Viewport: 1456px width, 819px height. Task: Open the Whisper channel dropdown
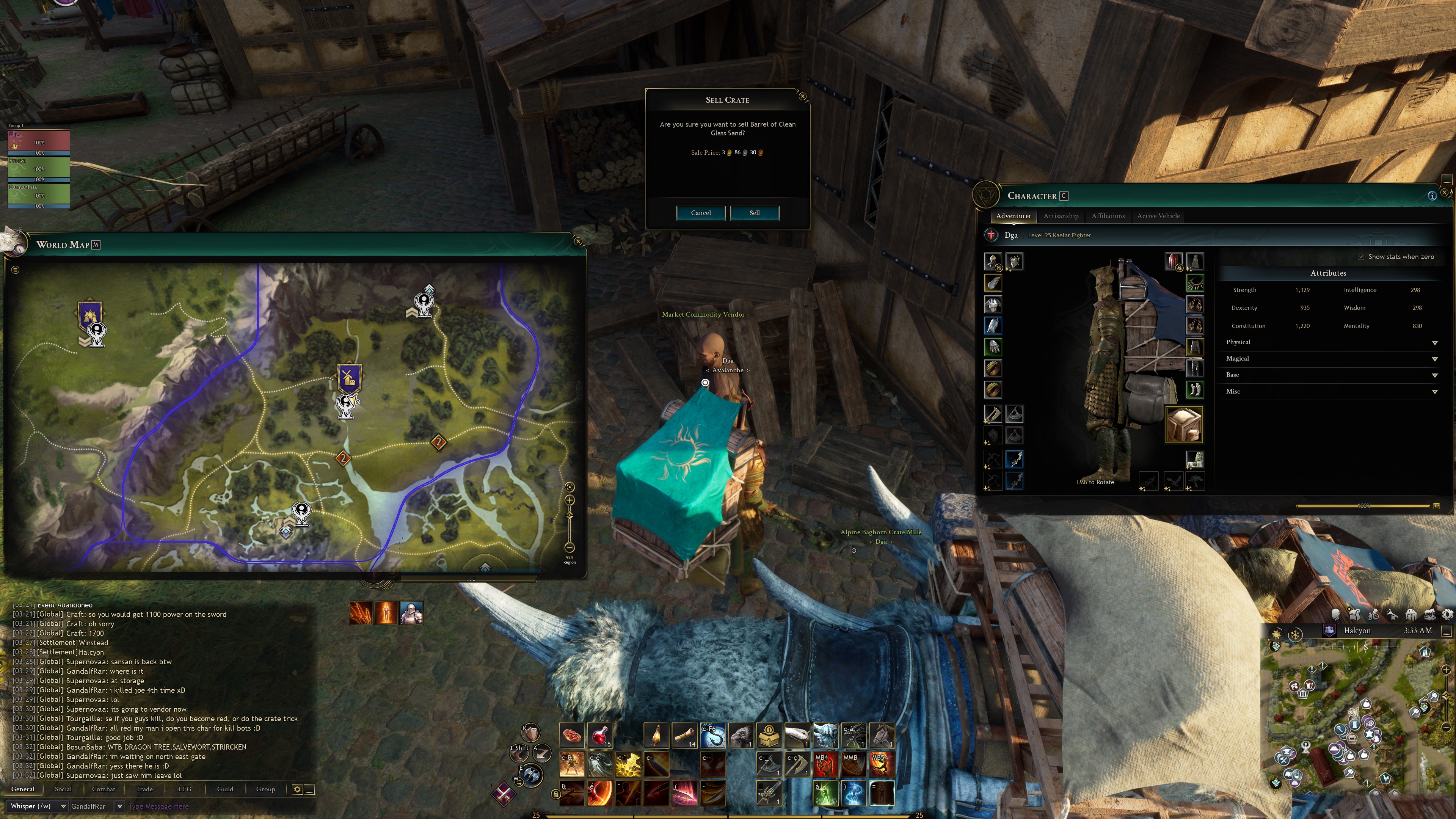63,806
